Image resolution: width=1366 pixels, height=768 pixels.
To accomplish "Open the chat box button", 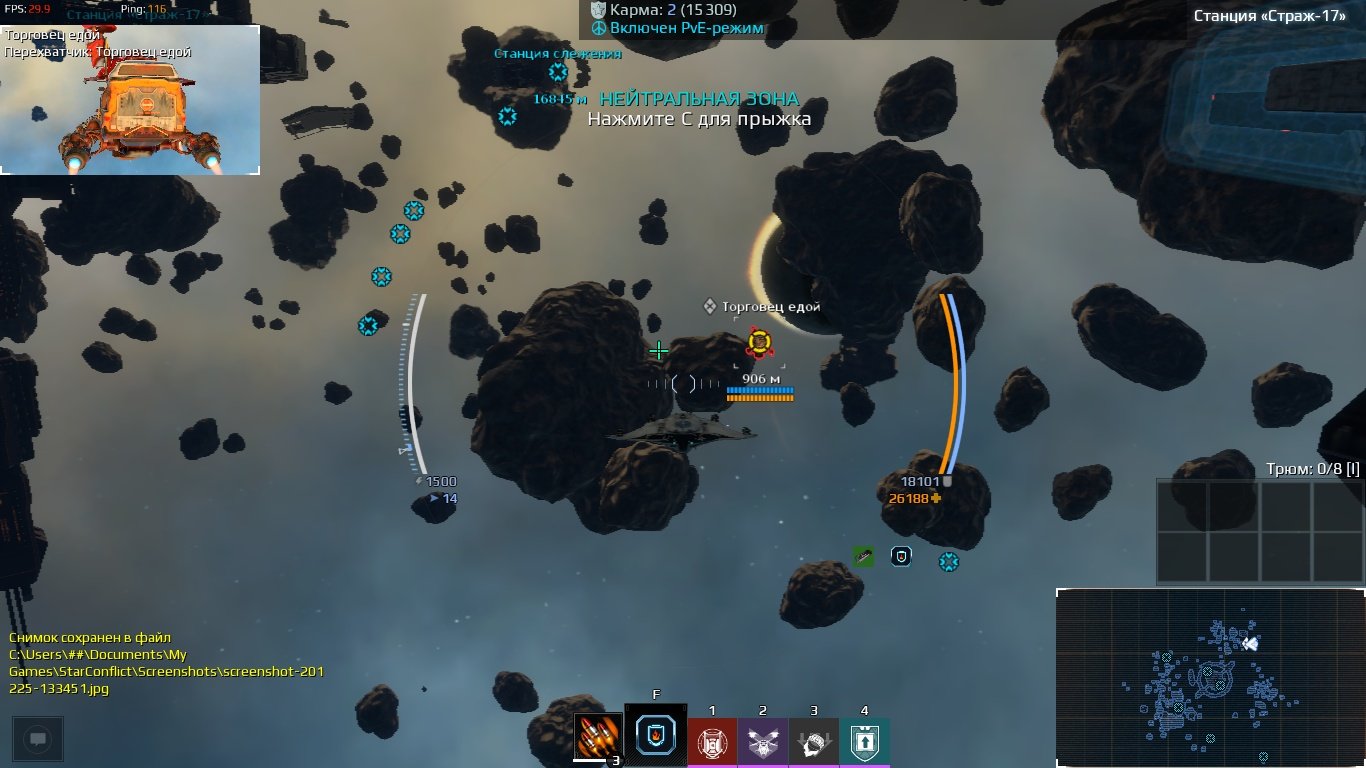I will pyautogui.click(x=38, y=740).
